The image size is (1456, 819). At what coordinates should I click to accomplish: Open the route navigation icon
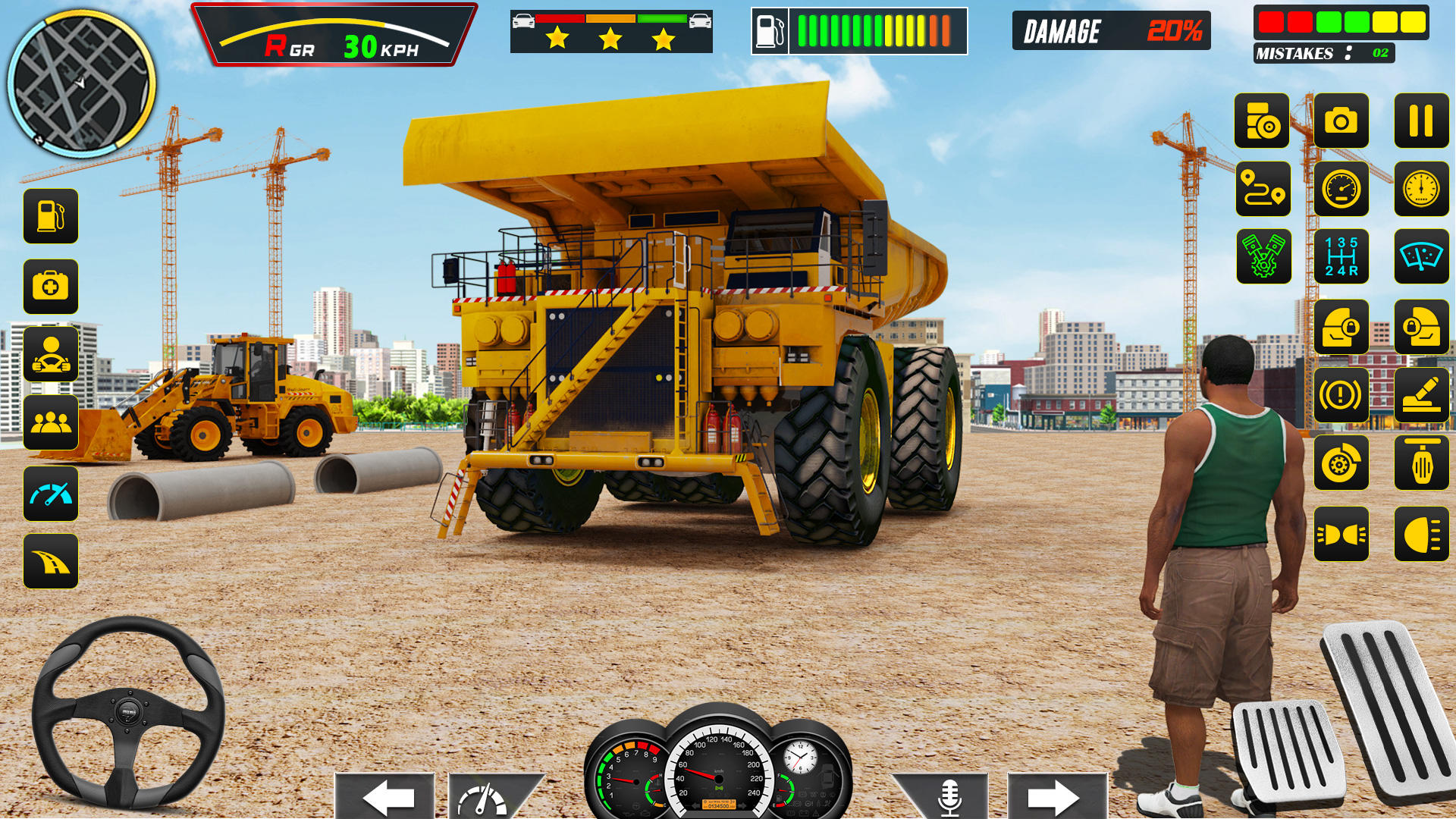(1263, 190)
